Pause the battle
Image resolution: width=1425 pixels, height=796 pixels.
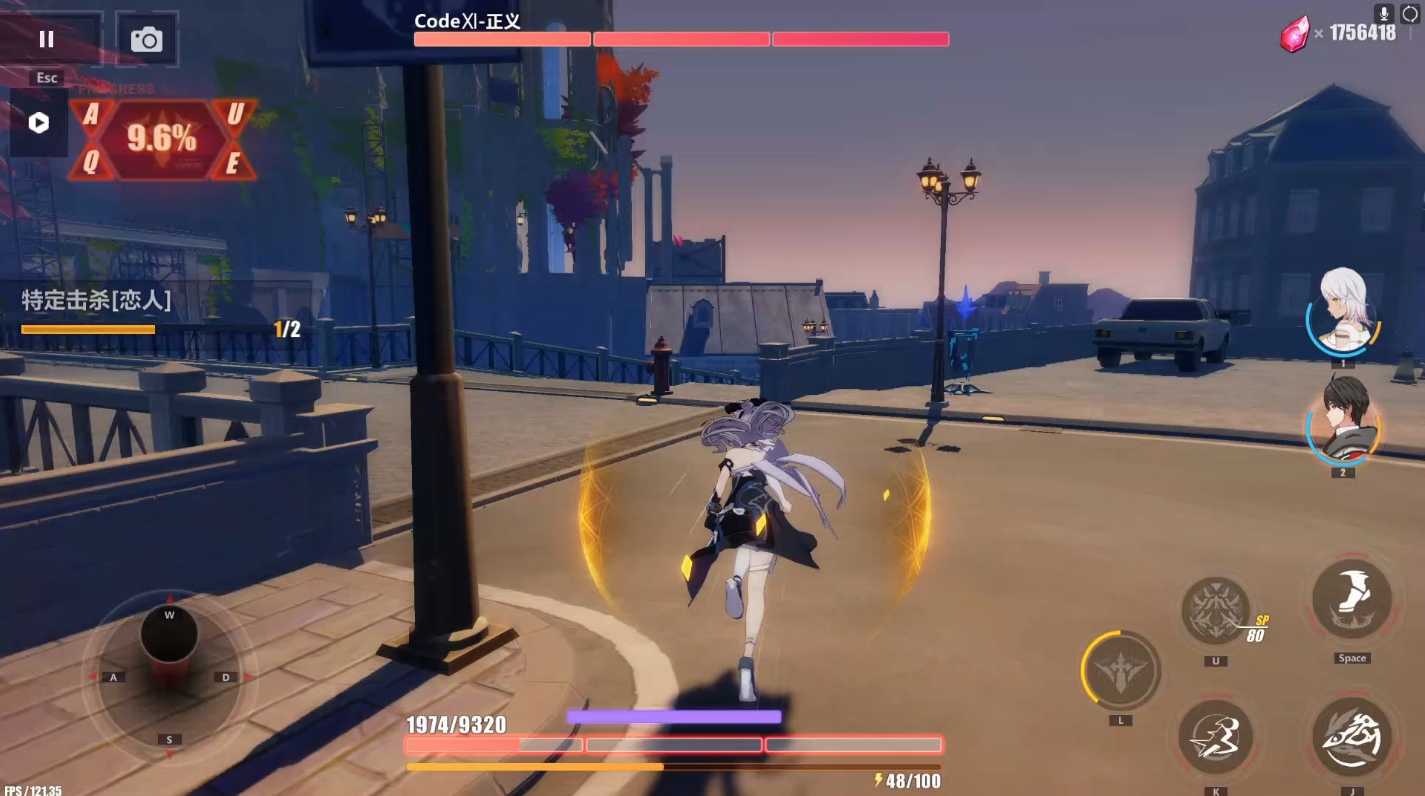click(x=46, y=39)
